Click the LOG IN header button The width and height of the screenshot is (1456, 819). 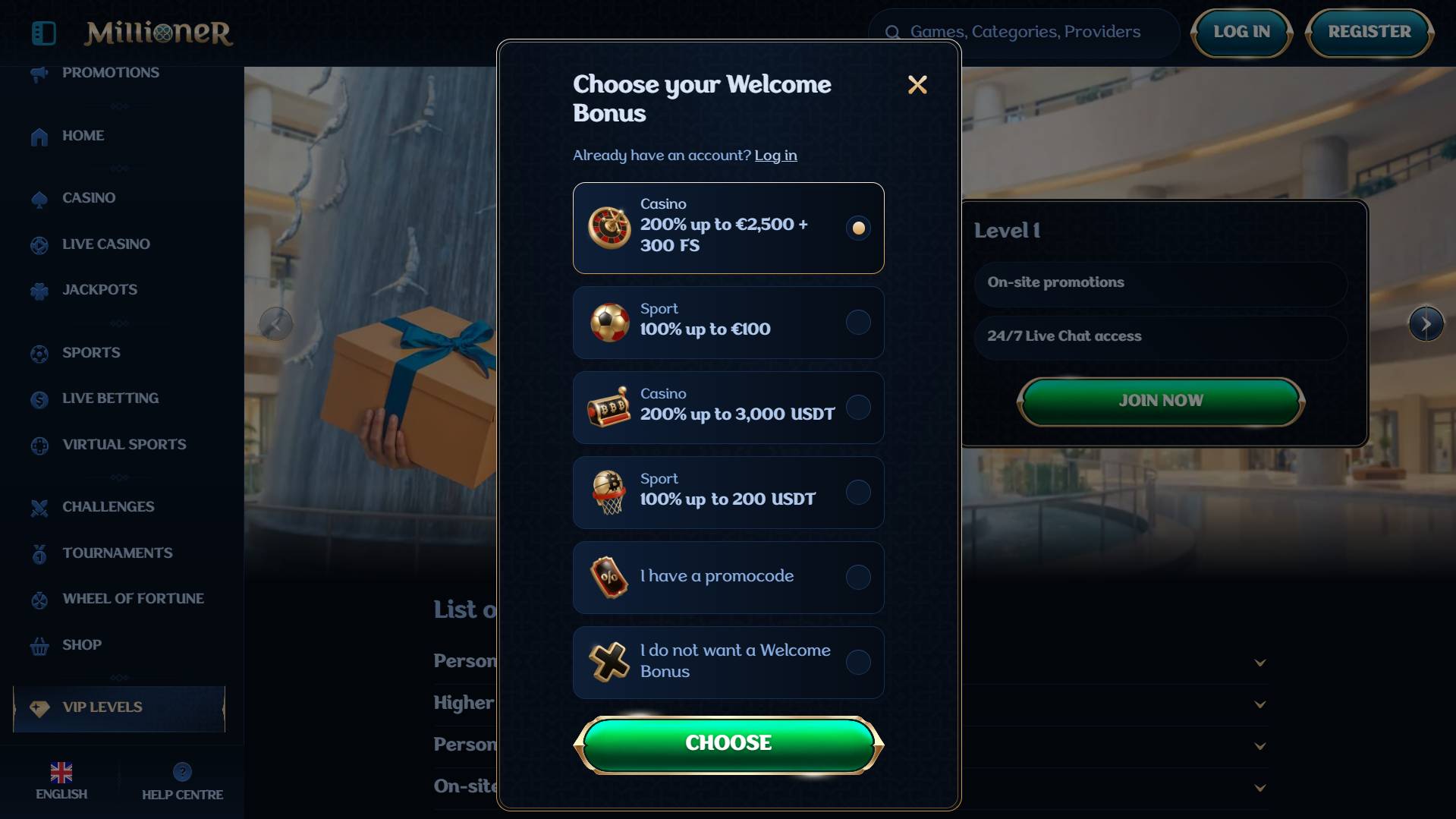1241,33
